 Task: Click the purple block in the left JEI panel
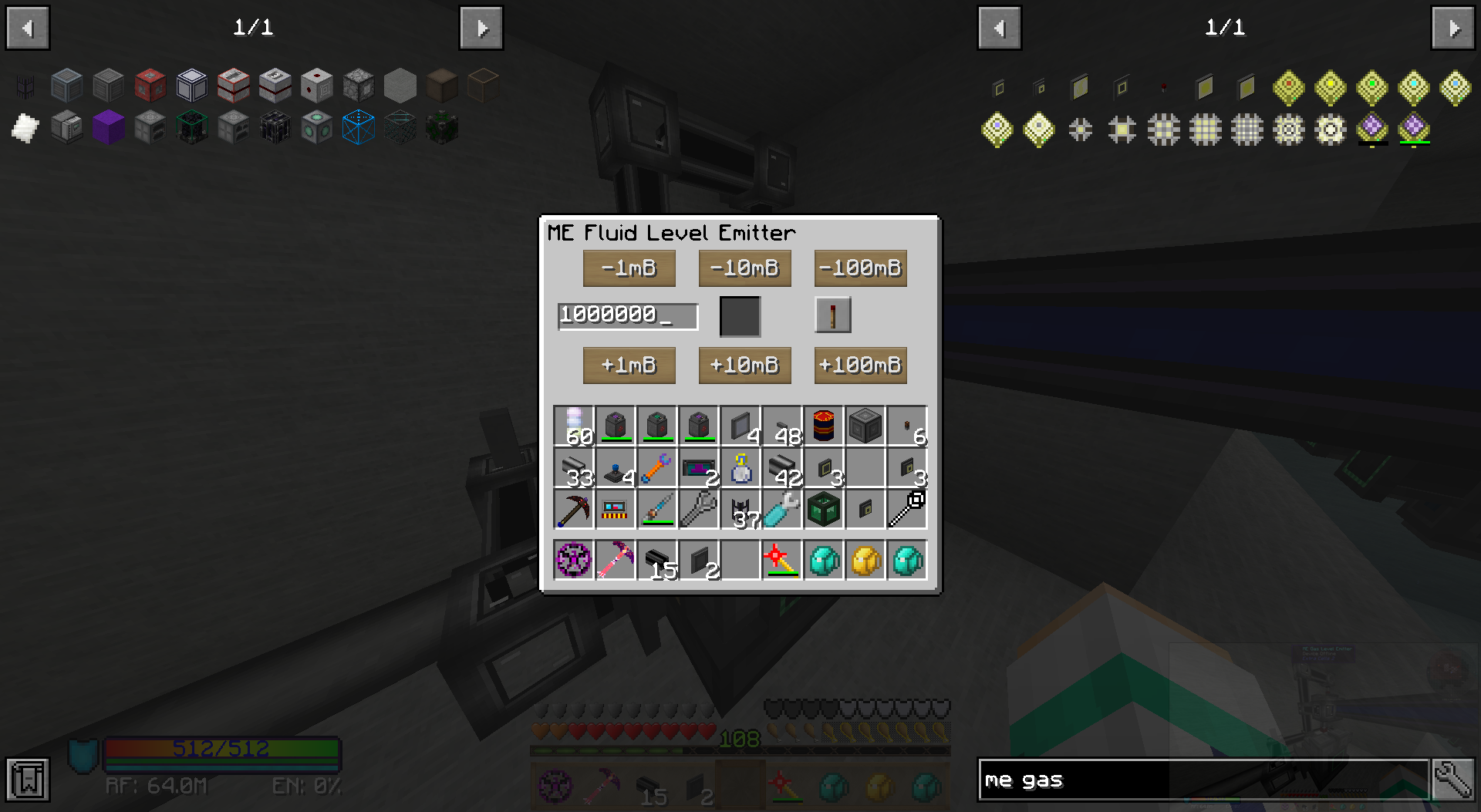tap(109, 128)
